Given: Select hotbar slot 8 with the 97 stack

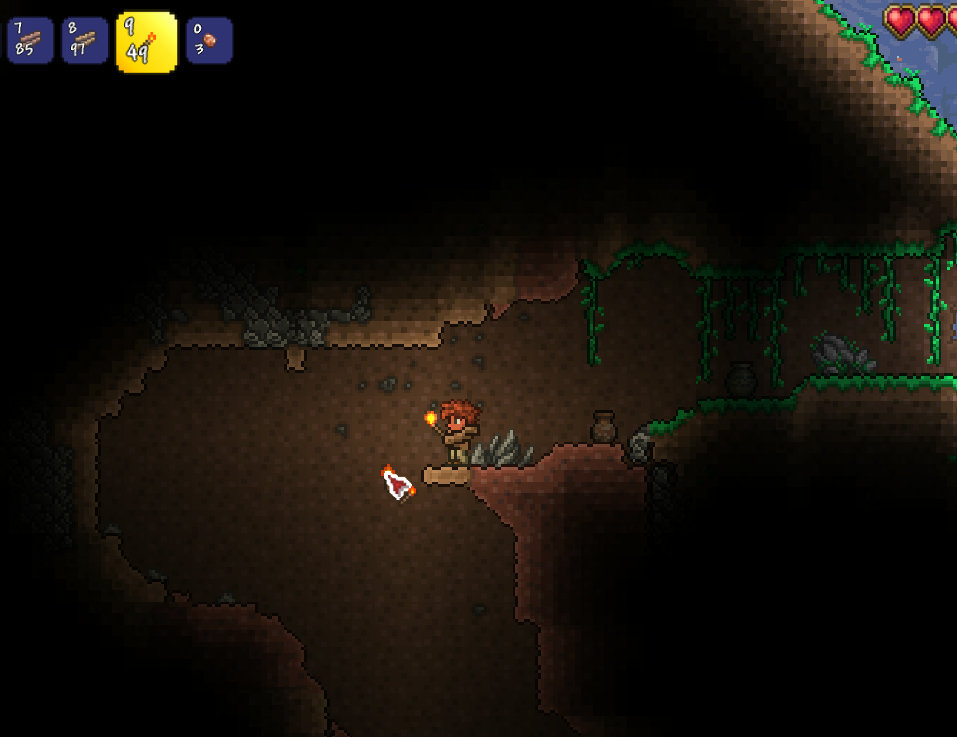Looking at the screenshot, I should pos(85,40).
